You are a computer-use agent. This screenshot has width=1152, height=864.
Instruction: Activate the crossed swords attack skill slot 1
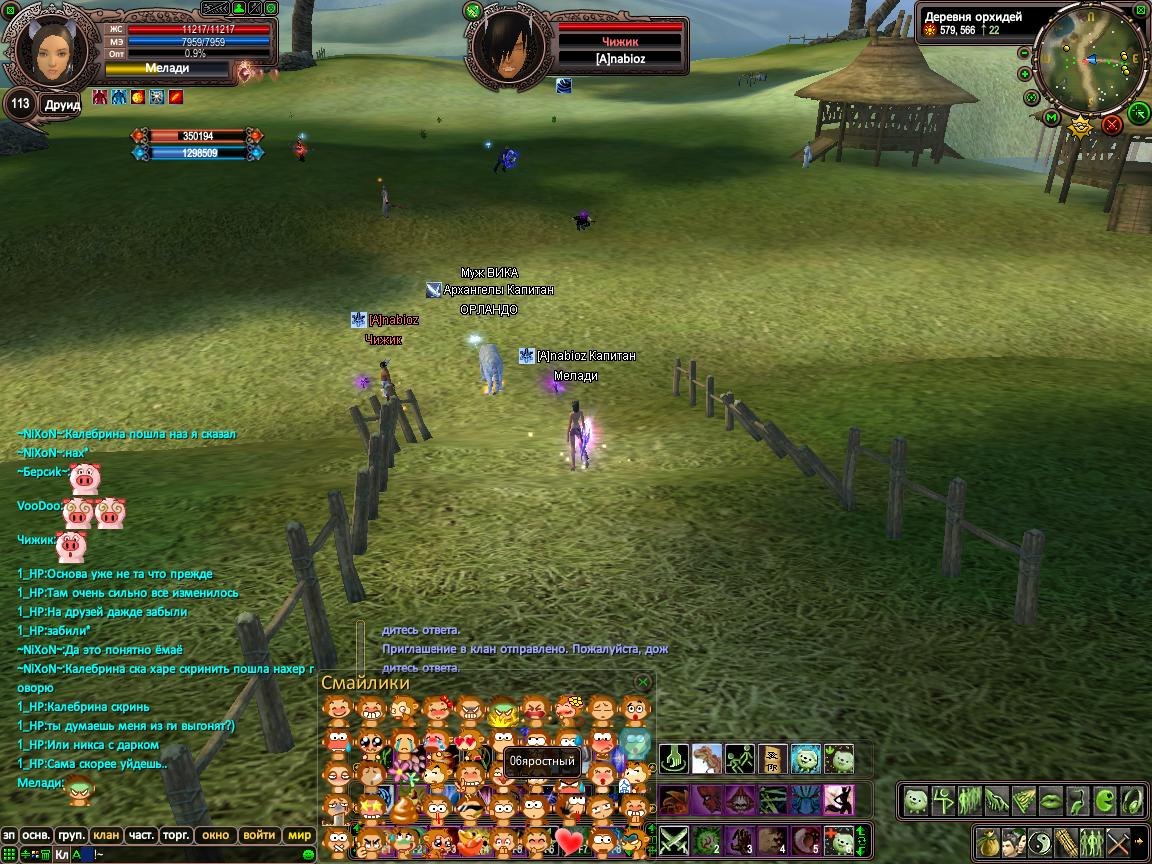[670, 840]
